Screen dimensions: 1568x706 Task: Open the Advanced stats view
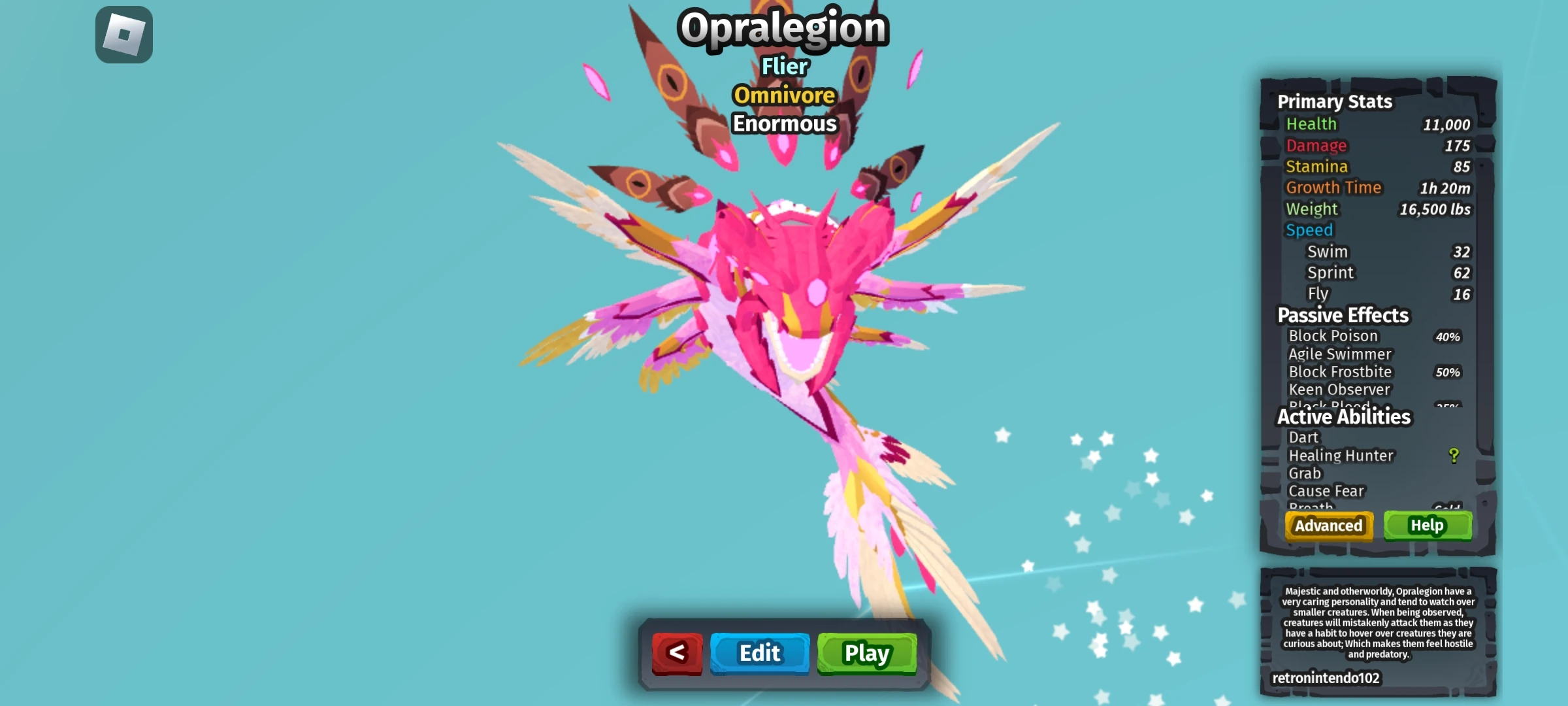point(1329,525)
